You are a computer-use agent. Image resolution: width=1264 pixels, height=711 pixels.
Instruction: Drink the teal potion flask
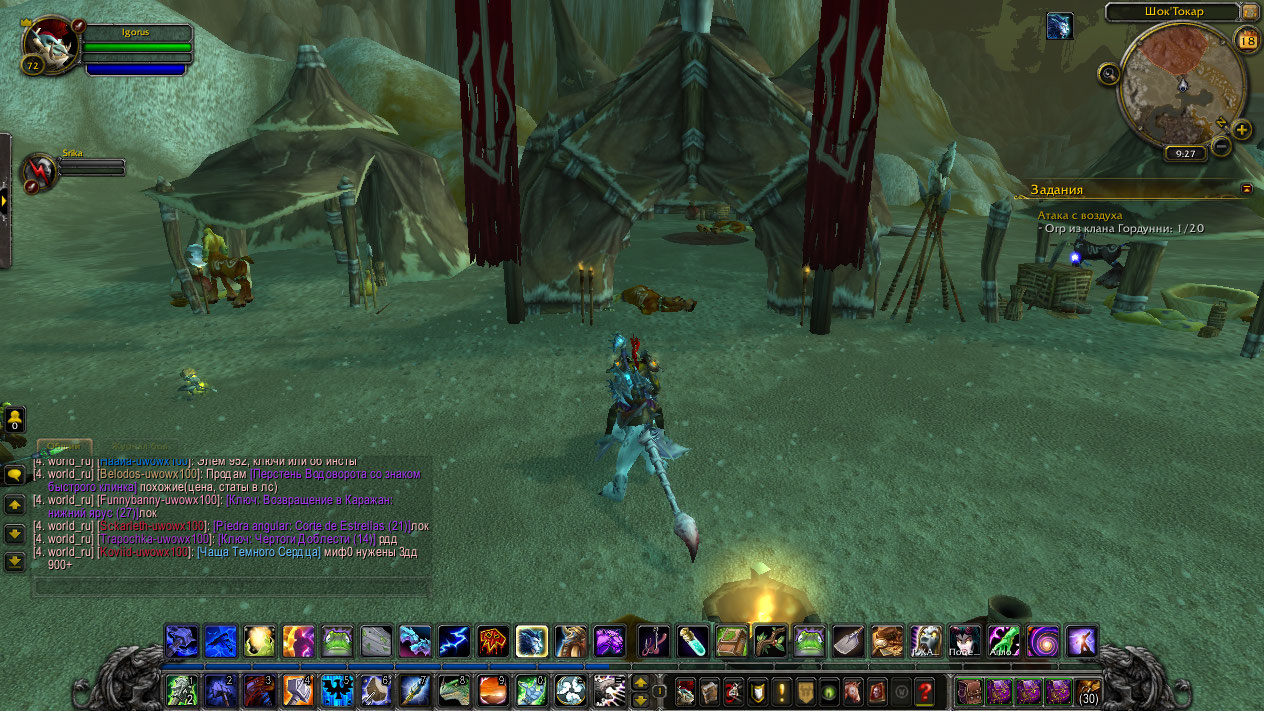(692, 640)
